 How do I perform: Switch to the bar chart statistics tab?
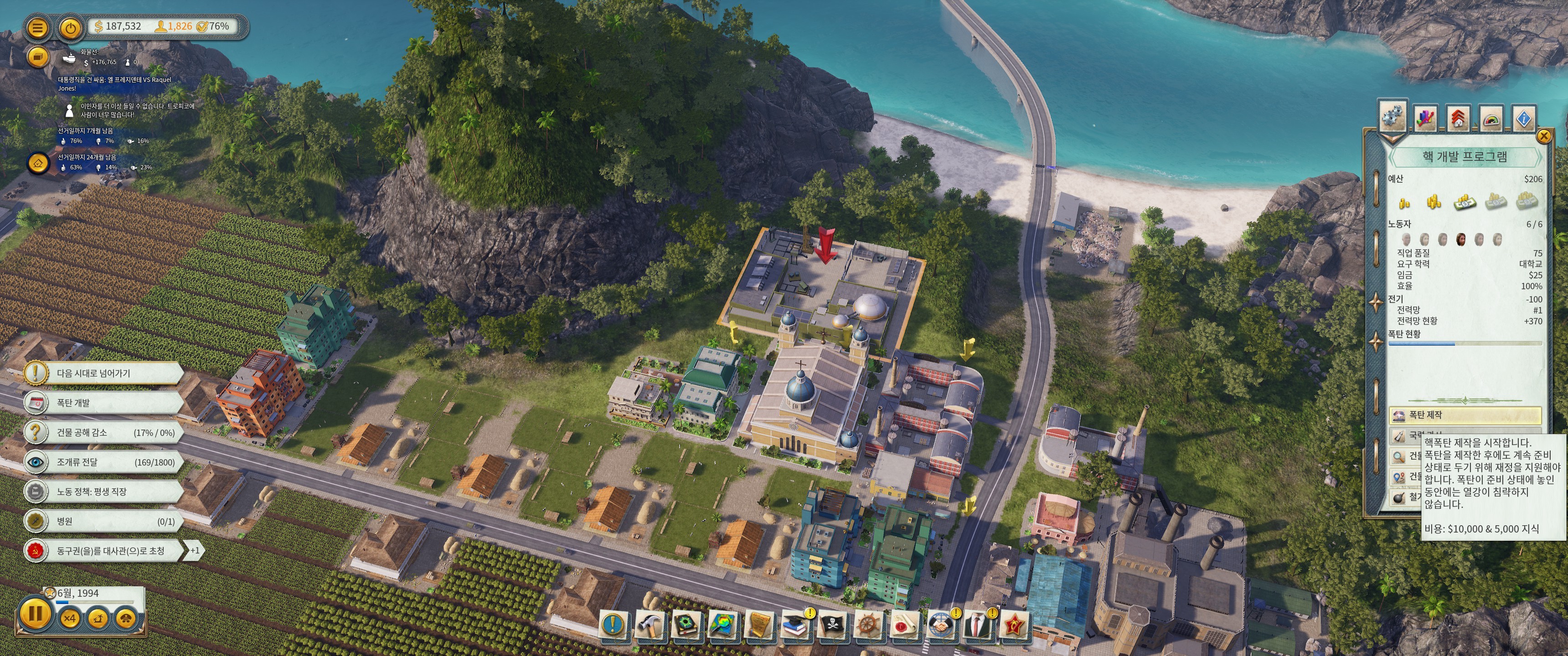coord(1426,118)
